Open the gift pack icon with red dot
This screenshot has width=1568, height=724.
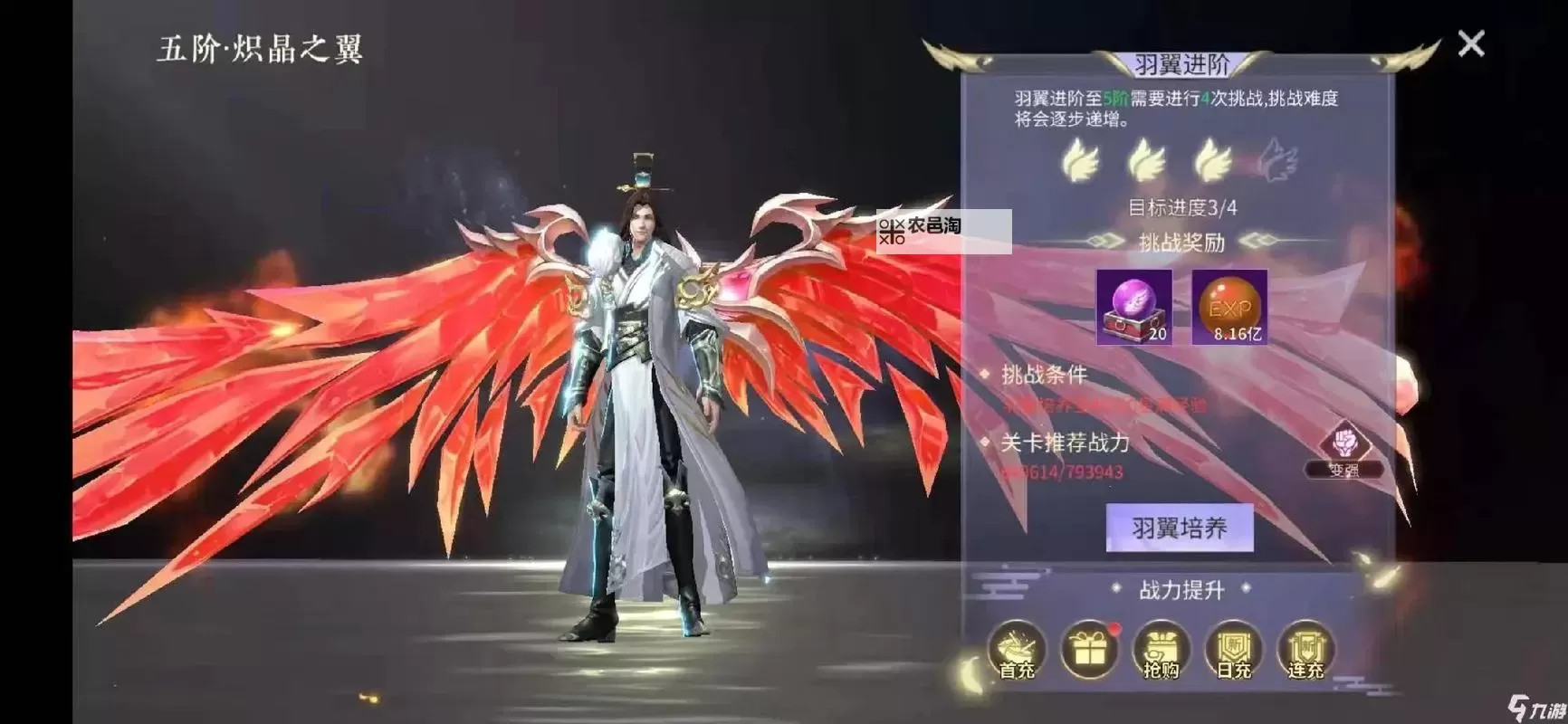coord(1090,650)
